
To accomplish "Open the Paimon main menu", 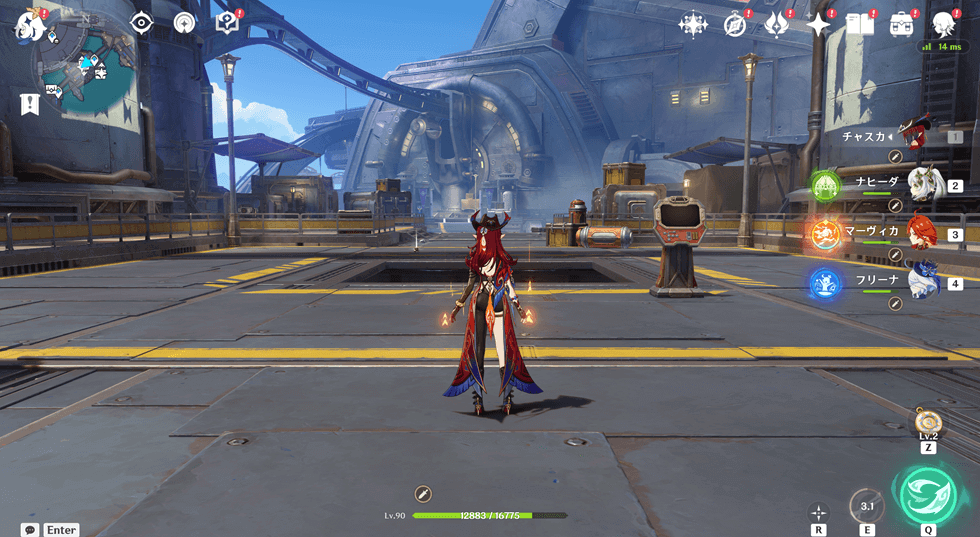I will coord(28,25).
